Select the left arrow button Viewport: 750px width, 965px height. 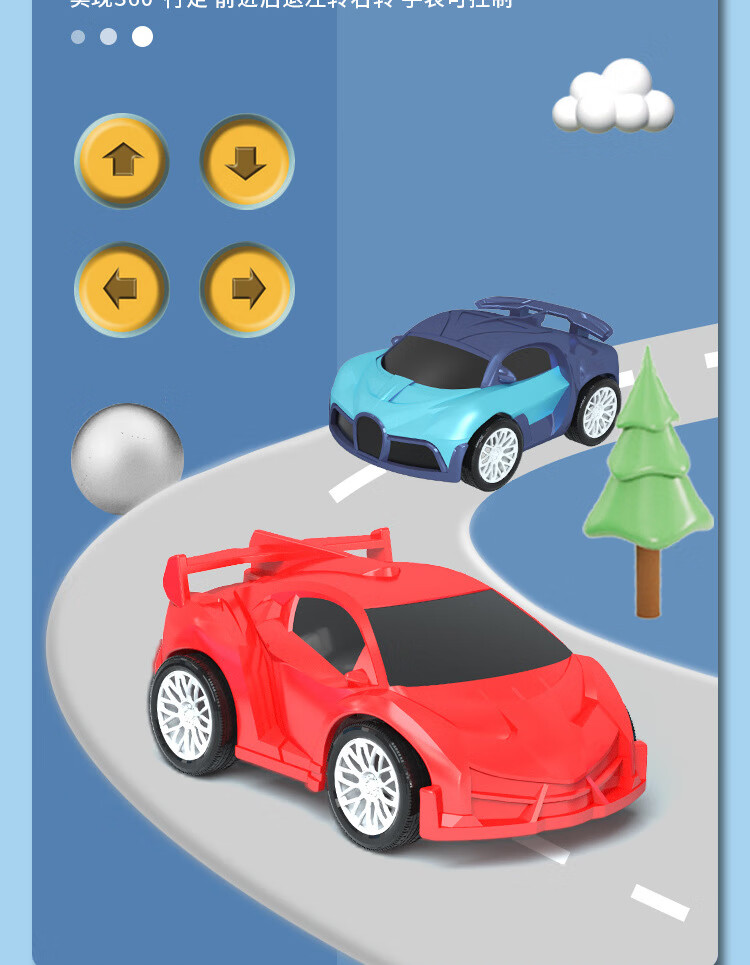pos(122,289)
